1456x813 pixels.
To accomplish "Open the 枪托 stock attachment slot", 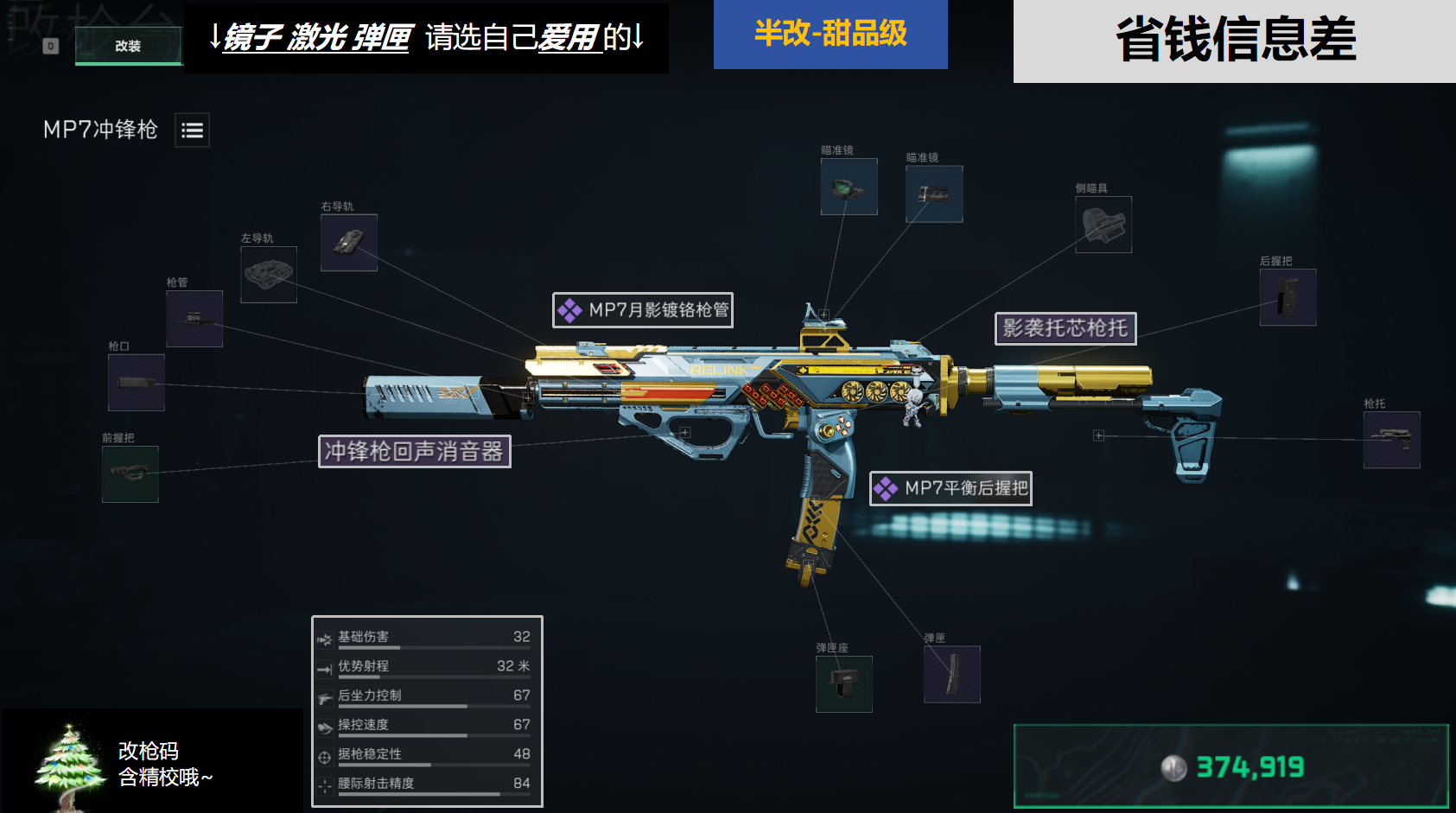I will pos(1391,439).
